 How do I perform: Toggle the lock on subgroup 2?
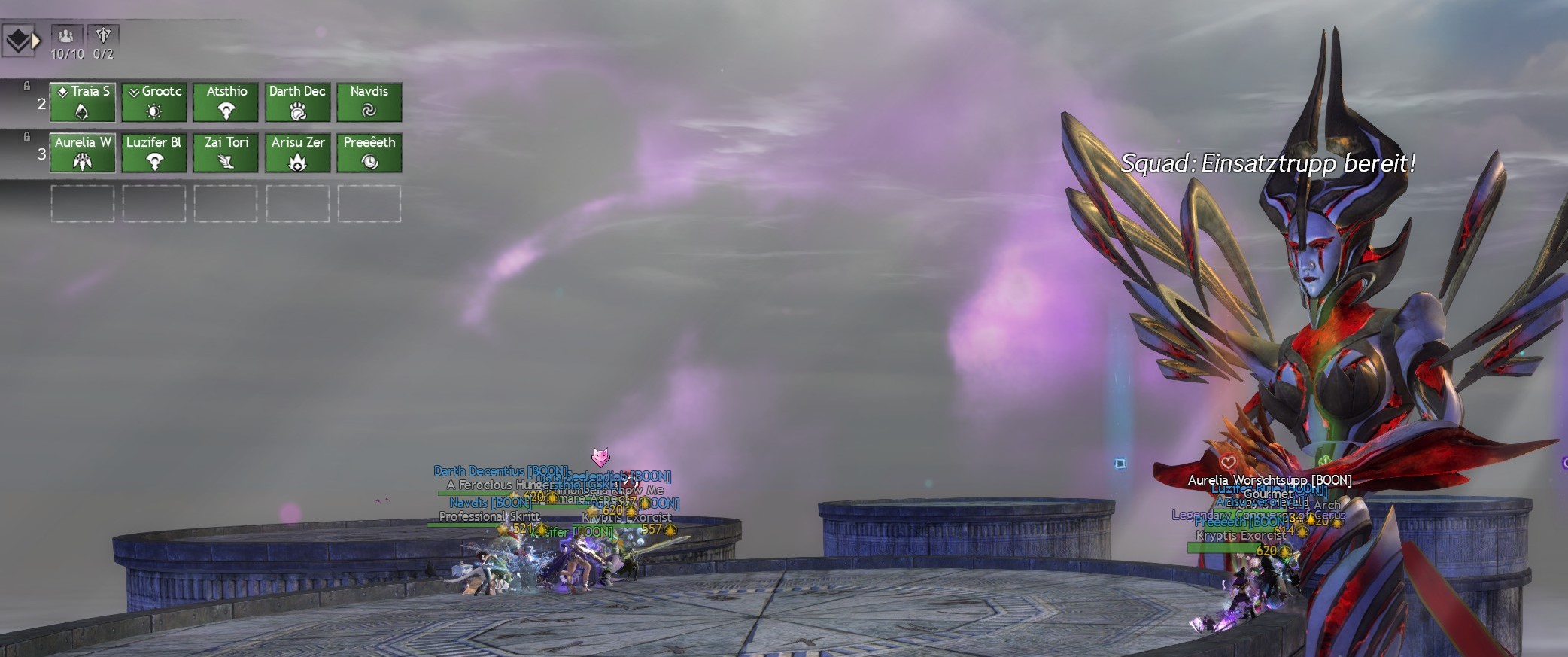pos(27,86)
